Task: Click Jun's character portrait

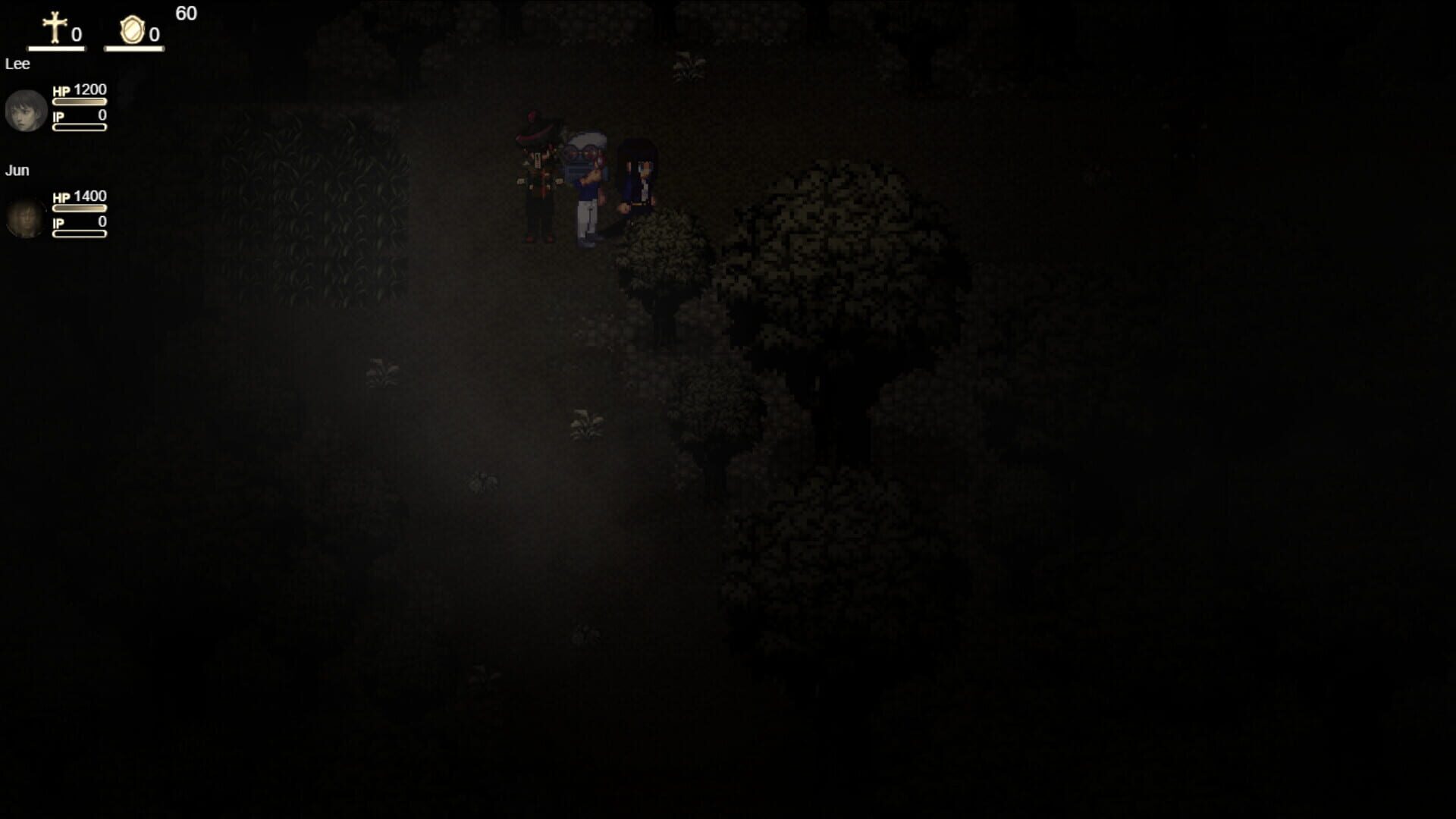Action: (25, 218)
